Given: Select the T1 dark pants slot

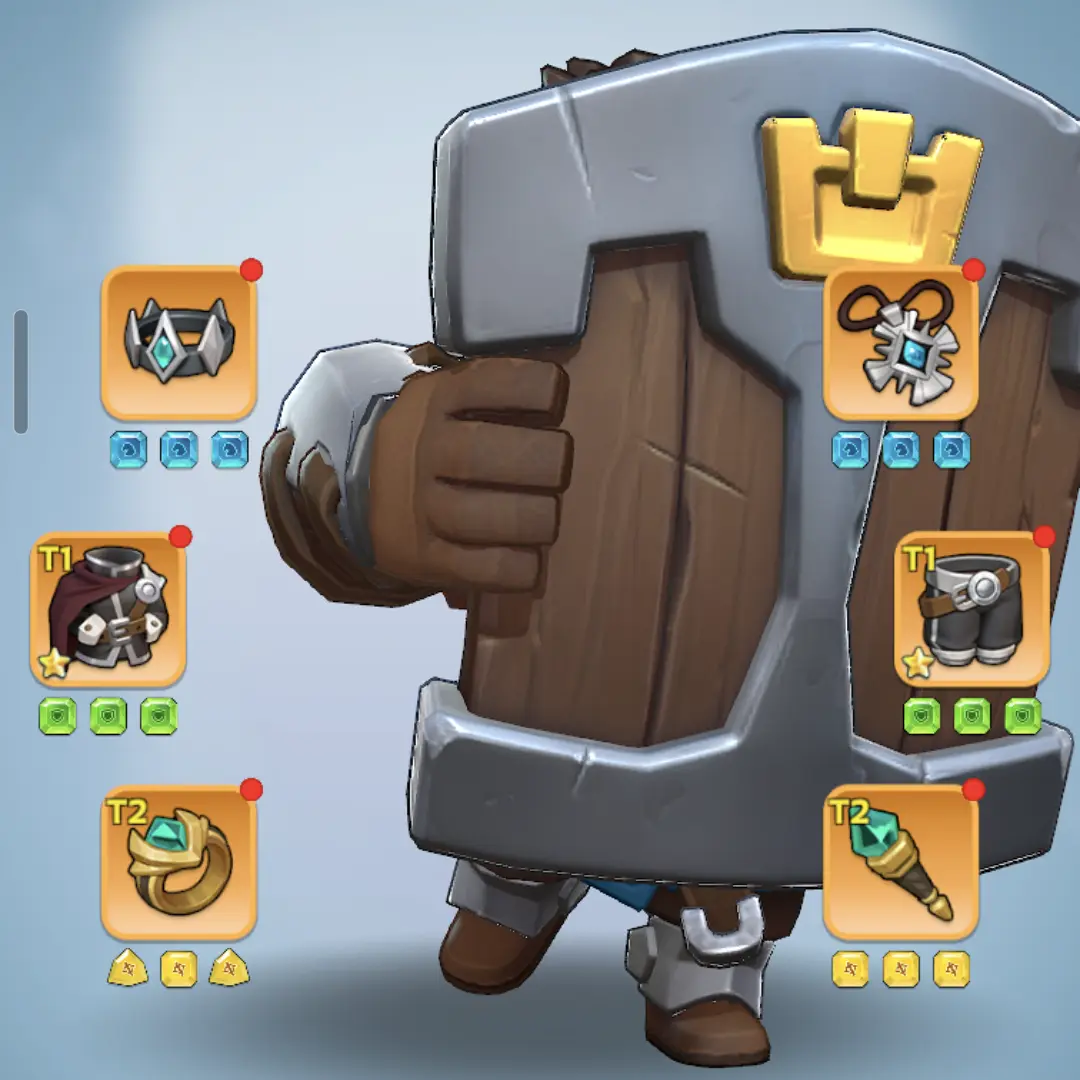Looking at the screenshot, I should click(972, 609).
